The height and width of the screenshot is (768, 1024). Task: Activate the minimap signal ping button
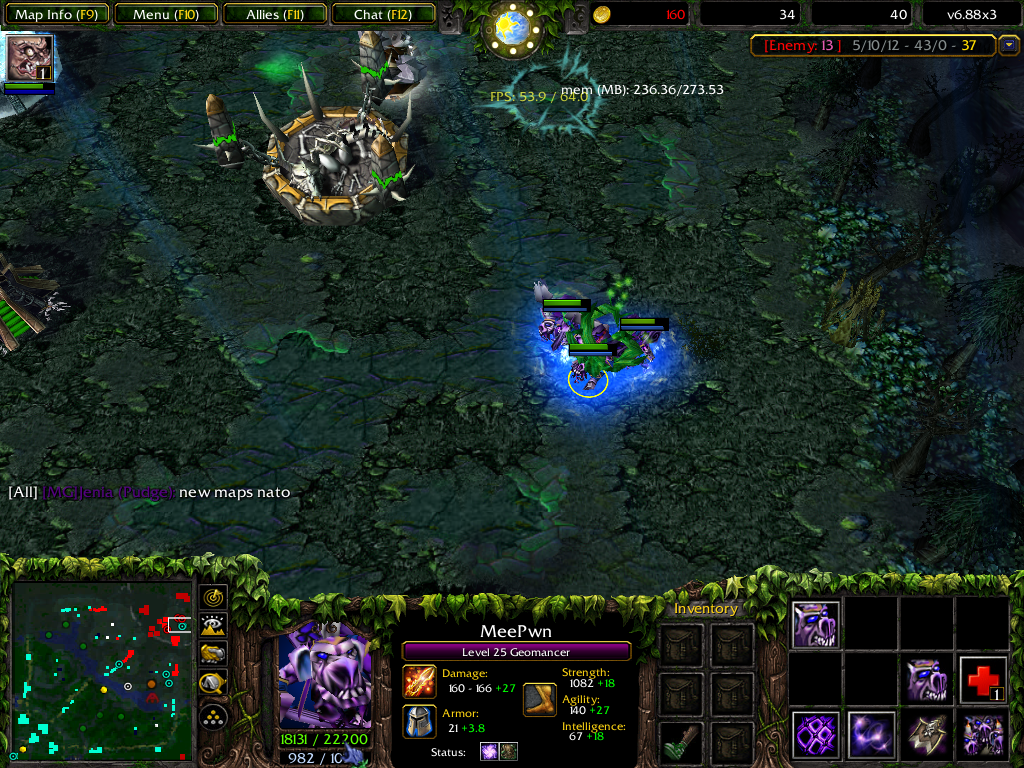point(213,598)
